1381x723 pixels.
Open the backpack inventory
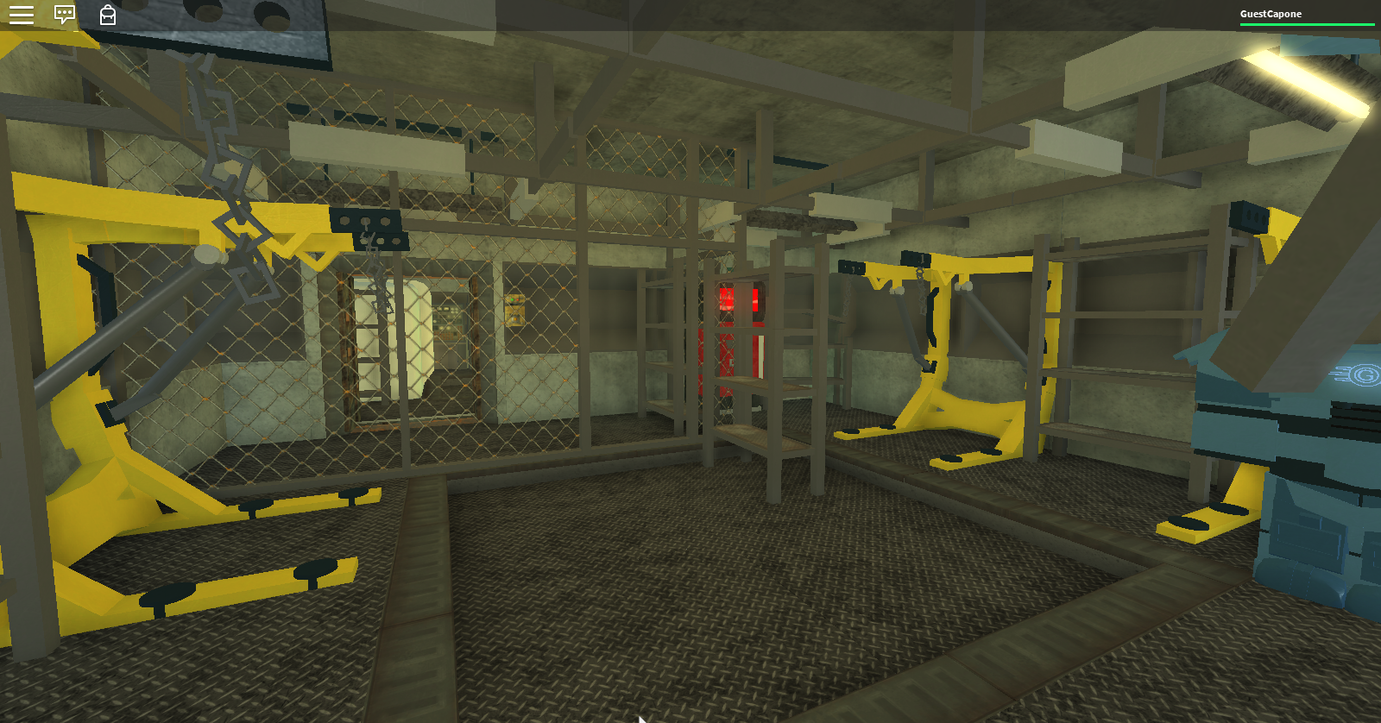pyautogui.click(x=106, y=15)
